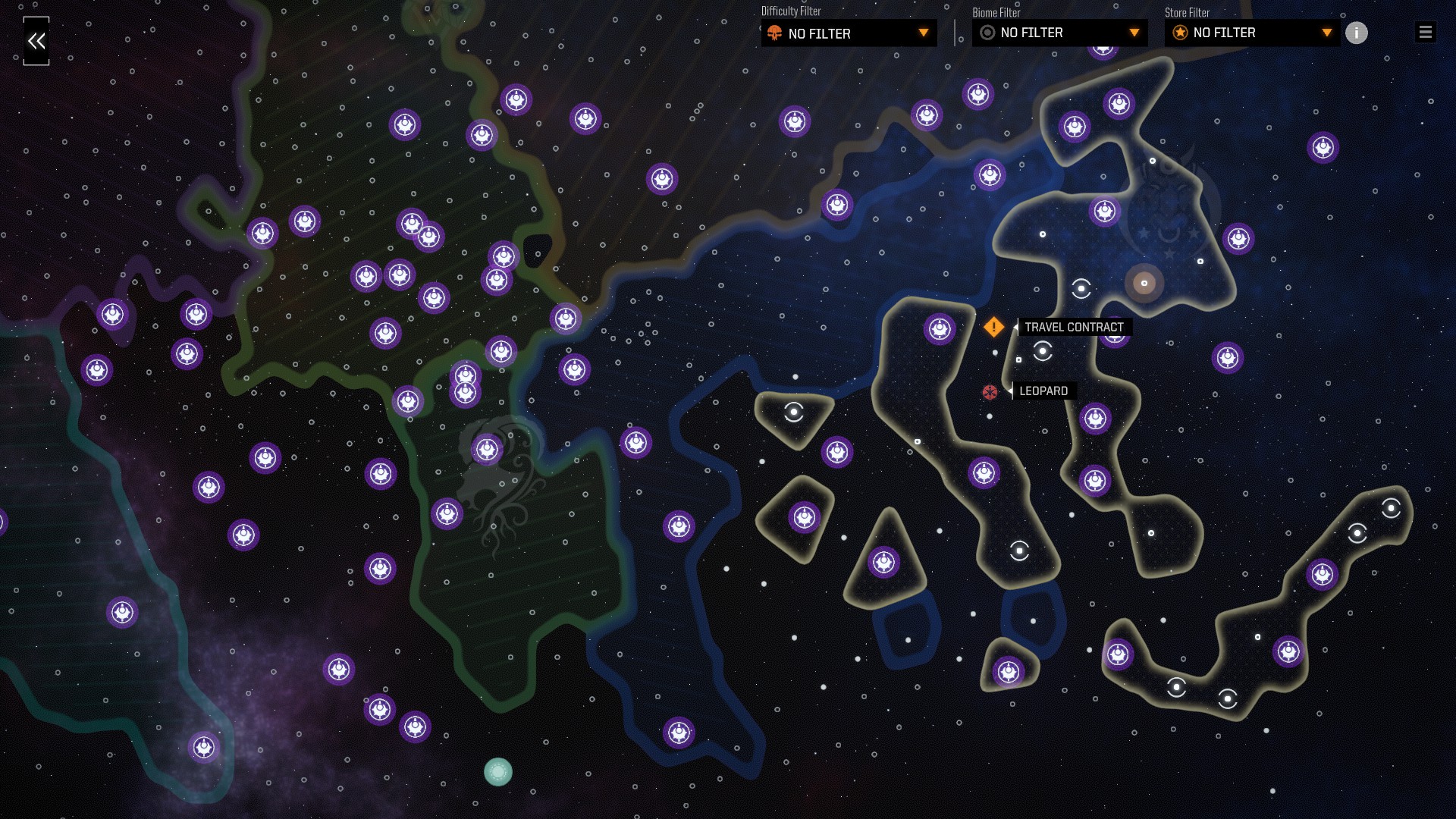The width and height of the screenshot is (1456, 819).
Task: Collapse the panel using the double-chevron button
Action: point(36,41)
